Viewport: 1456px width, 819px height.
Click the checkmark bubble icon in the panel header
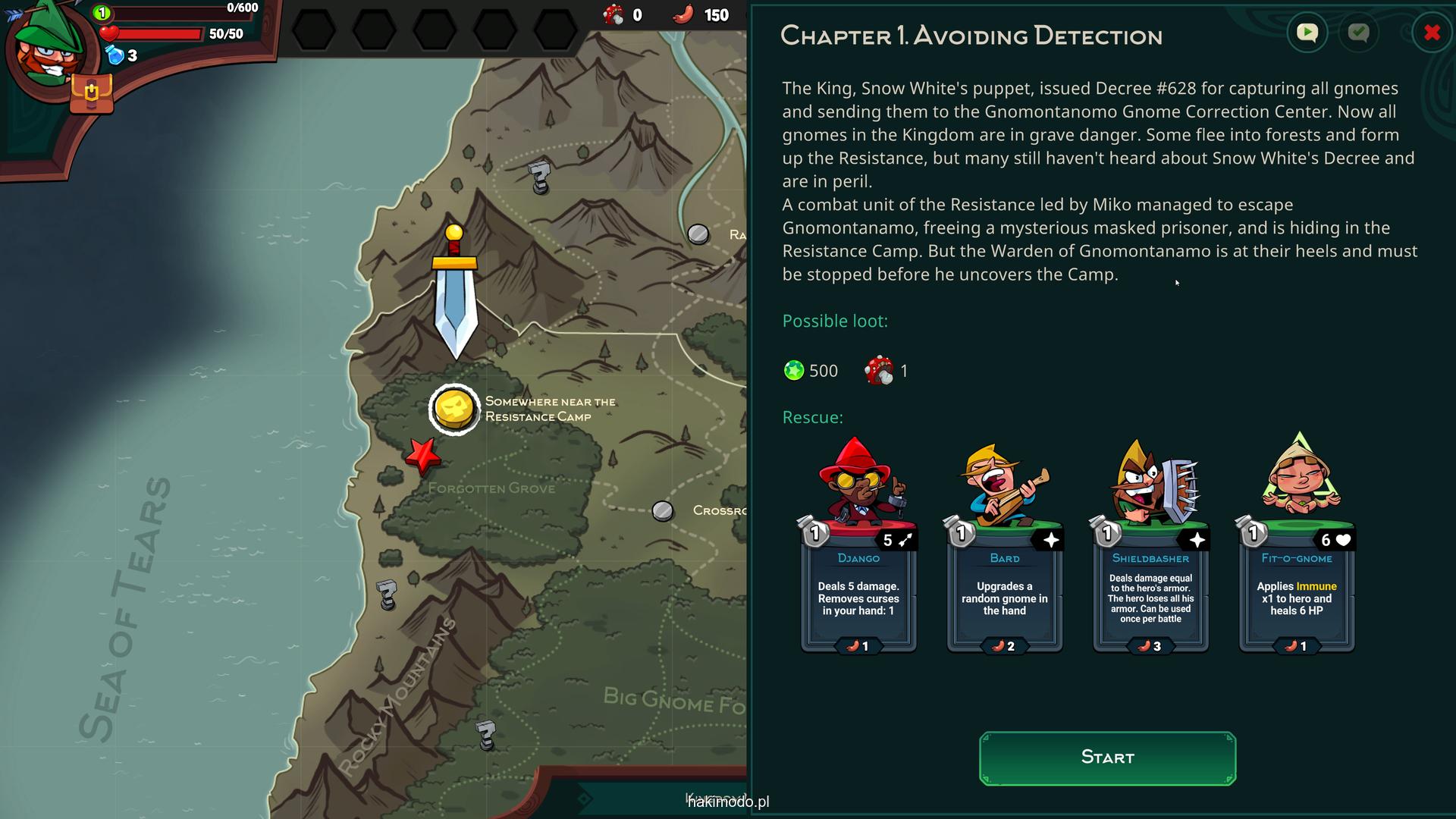click(x=1358, y=33)
